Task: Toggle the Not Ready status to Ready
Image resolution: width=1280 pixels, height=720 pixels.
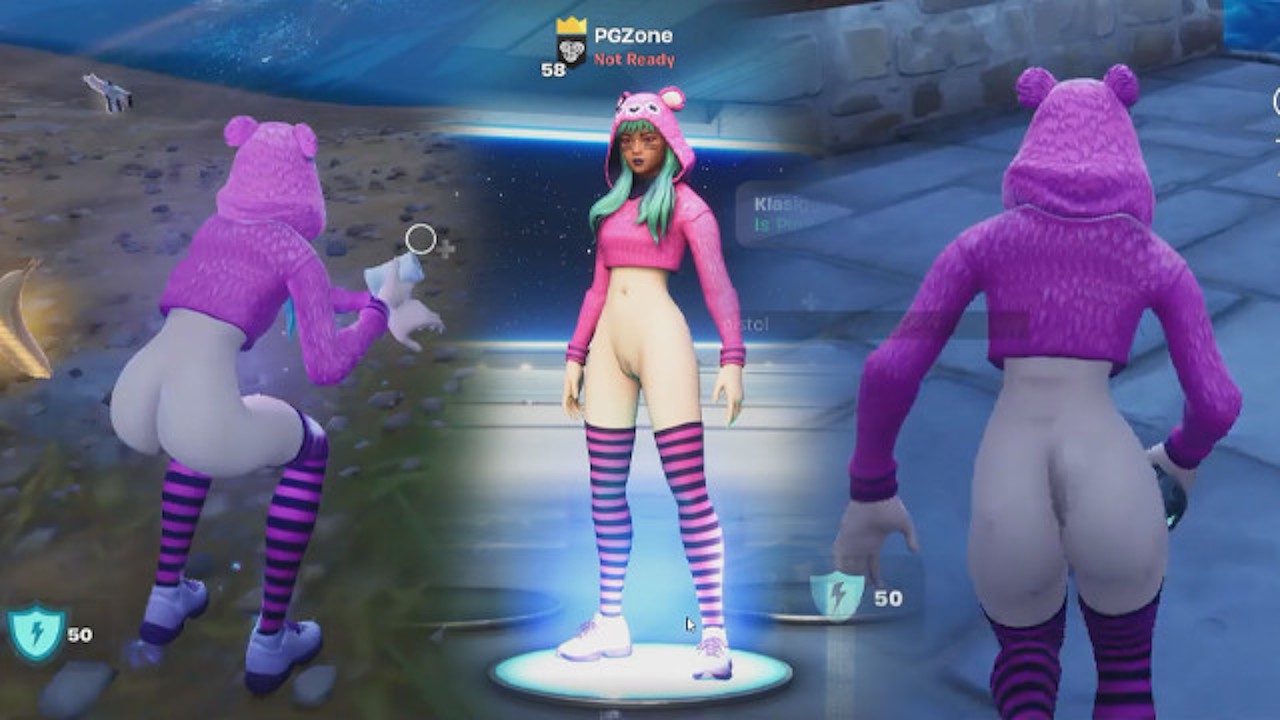Action: pos(635,59)
